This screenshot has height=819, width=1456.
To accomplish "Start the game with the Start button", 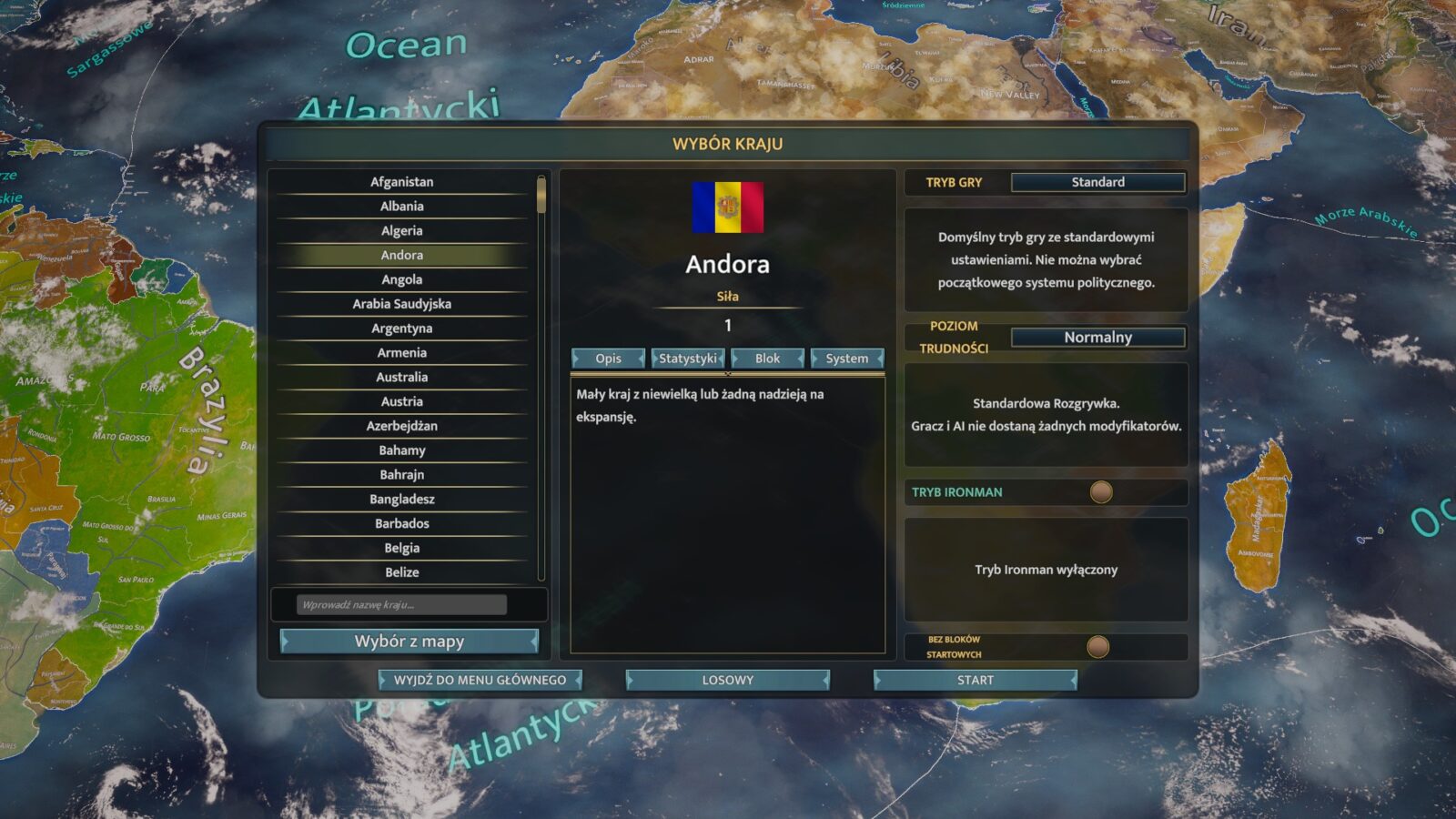I will pyautogui.click(x=975, y=680).
